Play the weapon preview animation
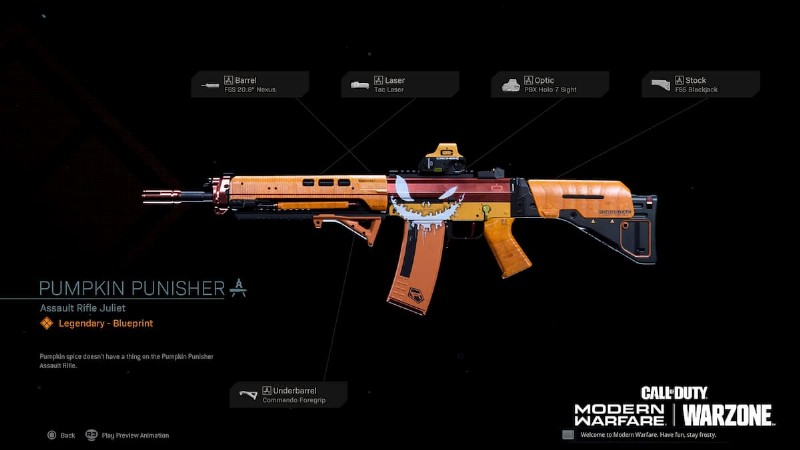The height and width of the screenshot is (450, 800). click(x=127, y=435)
